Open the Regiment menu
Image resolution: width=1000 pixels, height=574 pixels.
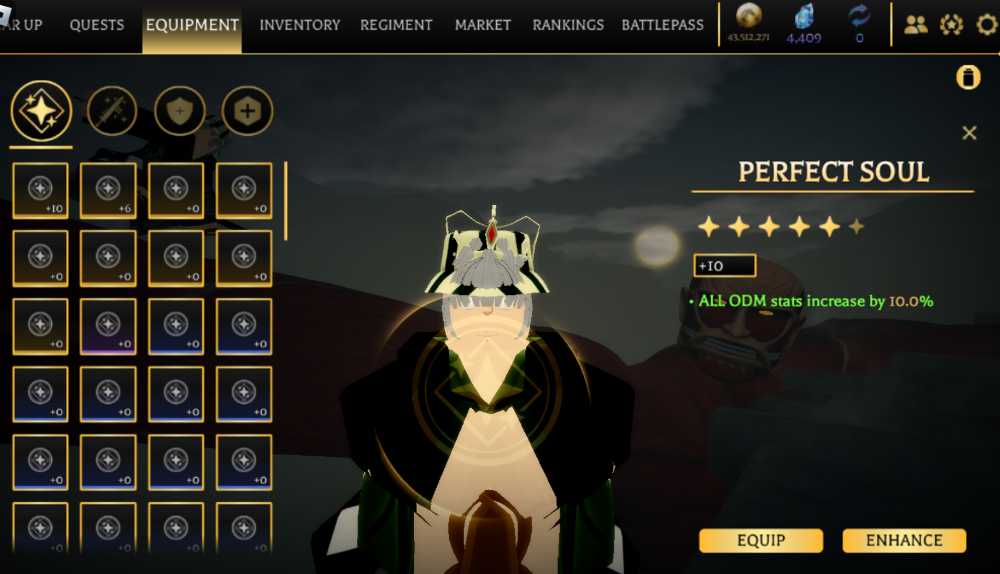[396, 25]
